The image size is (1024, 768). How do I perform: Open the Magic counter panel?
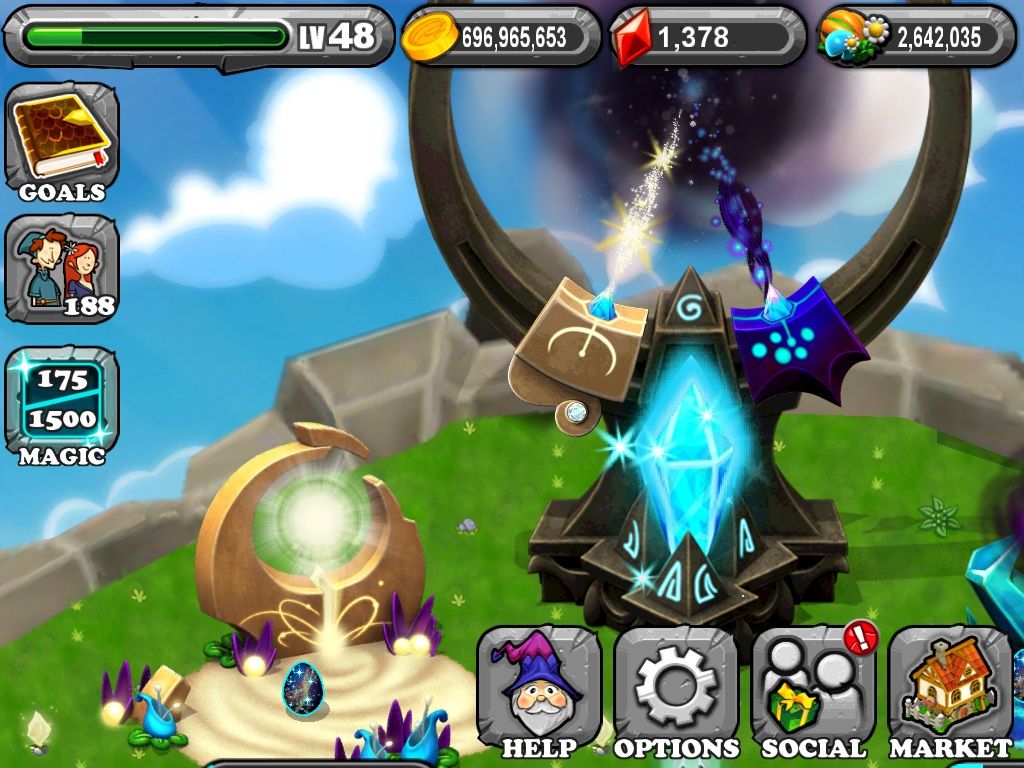pos(62,405)
